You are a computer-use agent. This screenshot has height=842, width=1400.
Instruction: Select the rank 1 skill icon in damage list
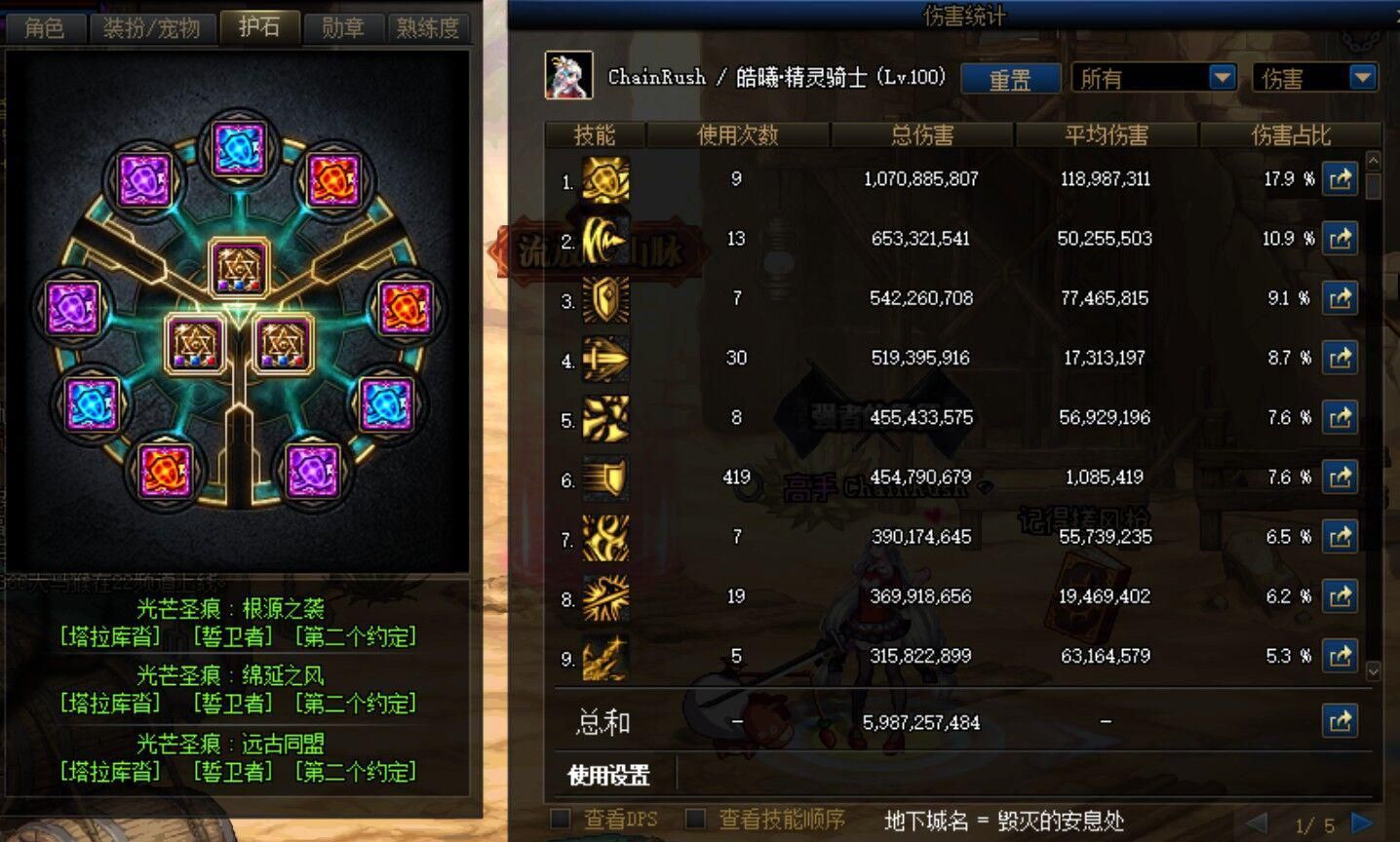click(x=604, y=179)
